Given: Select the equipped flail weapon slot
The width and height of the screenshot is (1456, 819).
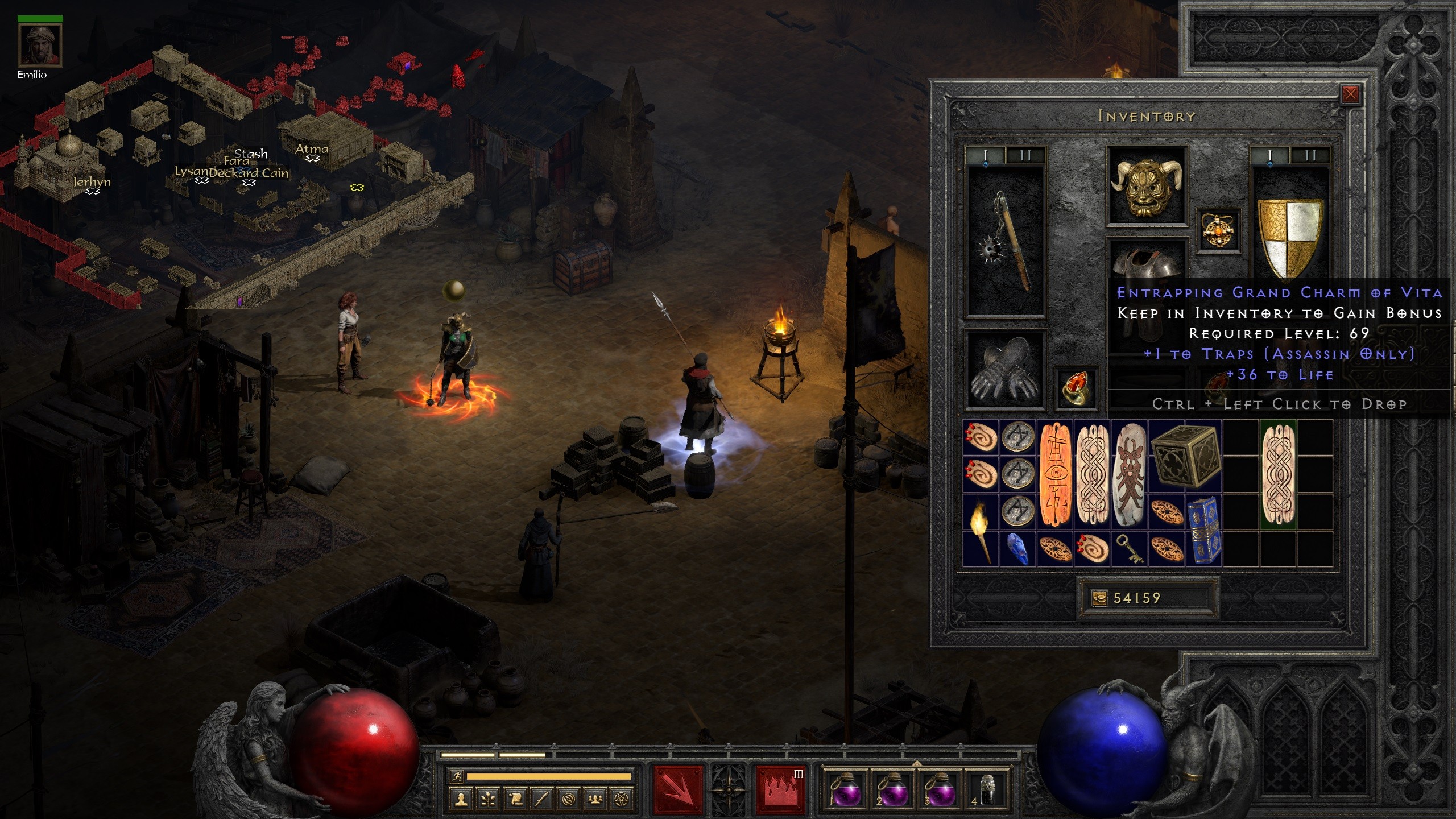Looking at the screenshot, I should click(x=1006, y=241).
